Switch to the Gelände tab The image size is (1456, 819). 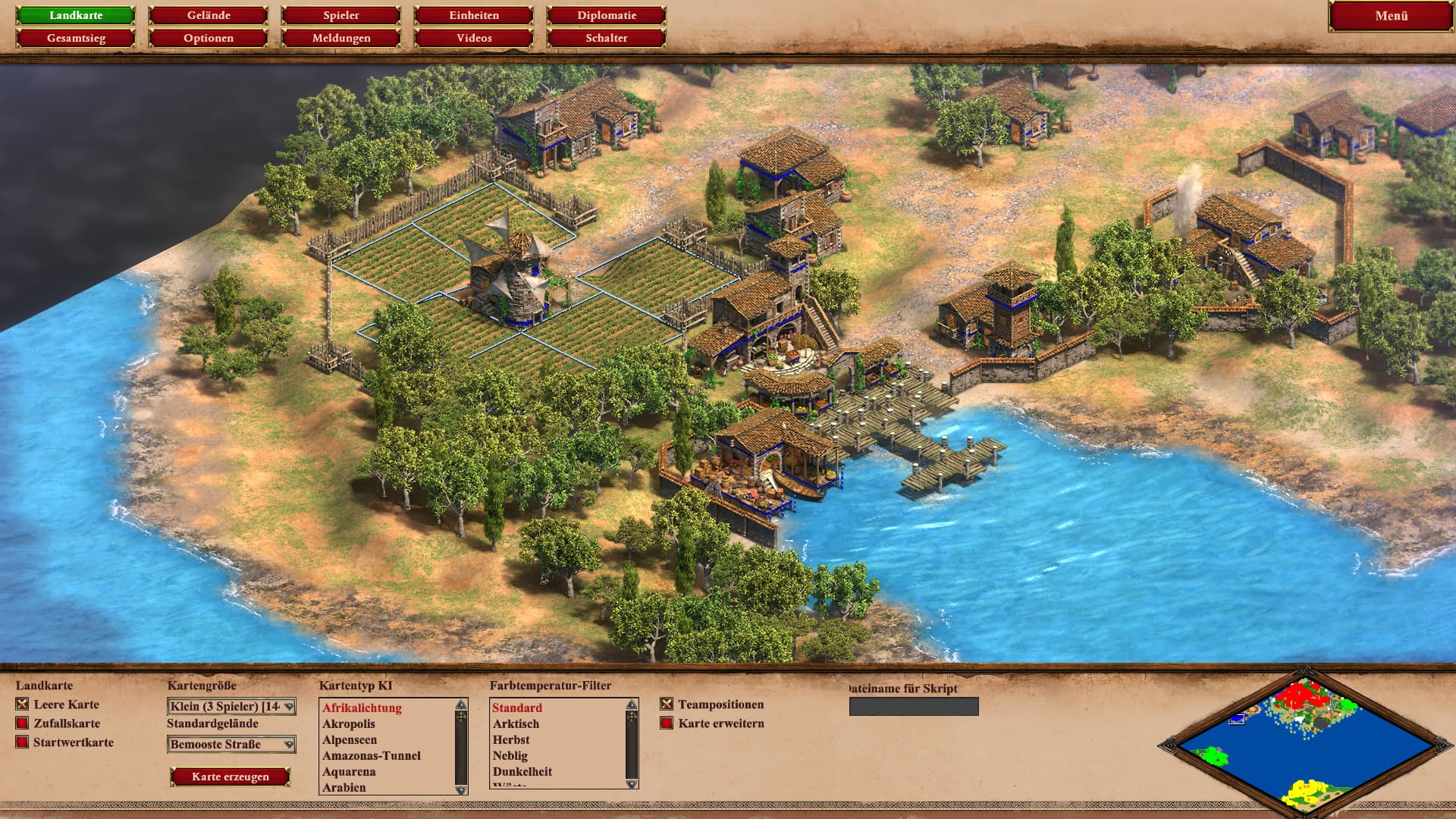coord(209,15)
